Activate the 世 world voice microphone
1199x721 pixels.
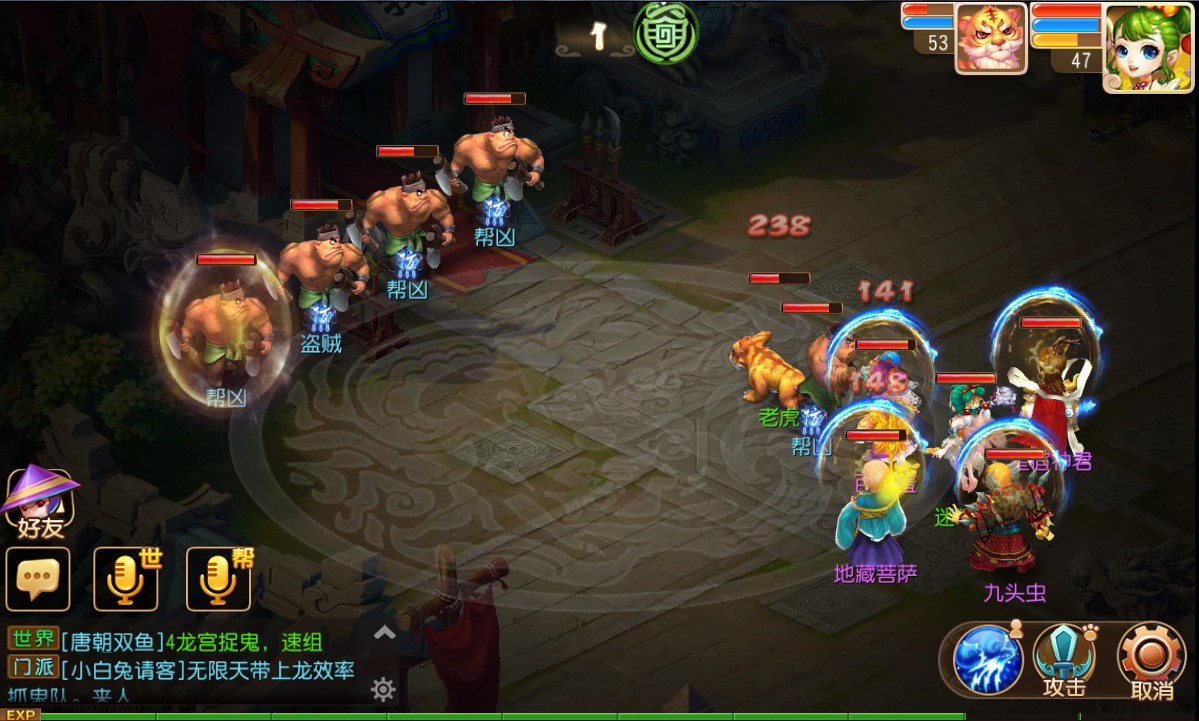click(x=126, y=579)
